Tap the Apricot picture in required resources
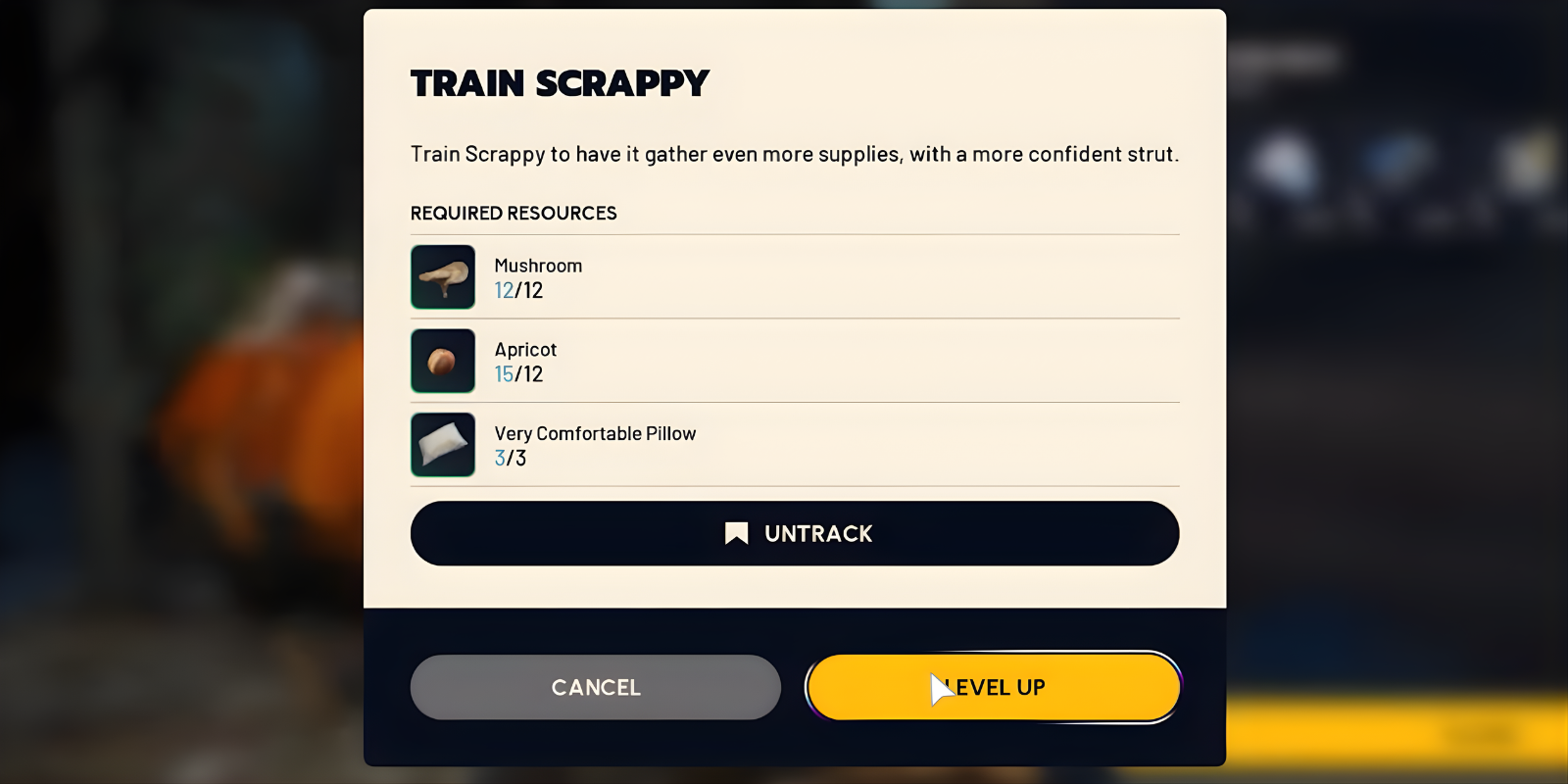The height and width of the screenshot is (784, 1568). pyautogui.click(x=443, y=361)
